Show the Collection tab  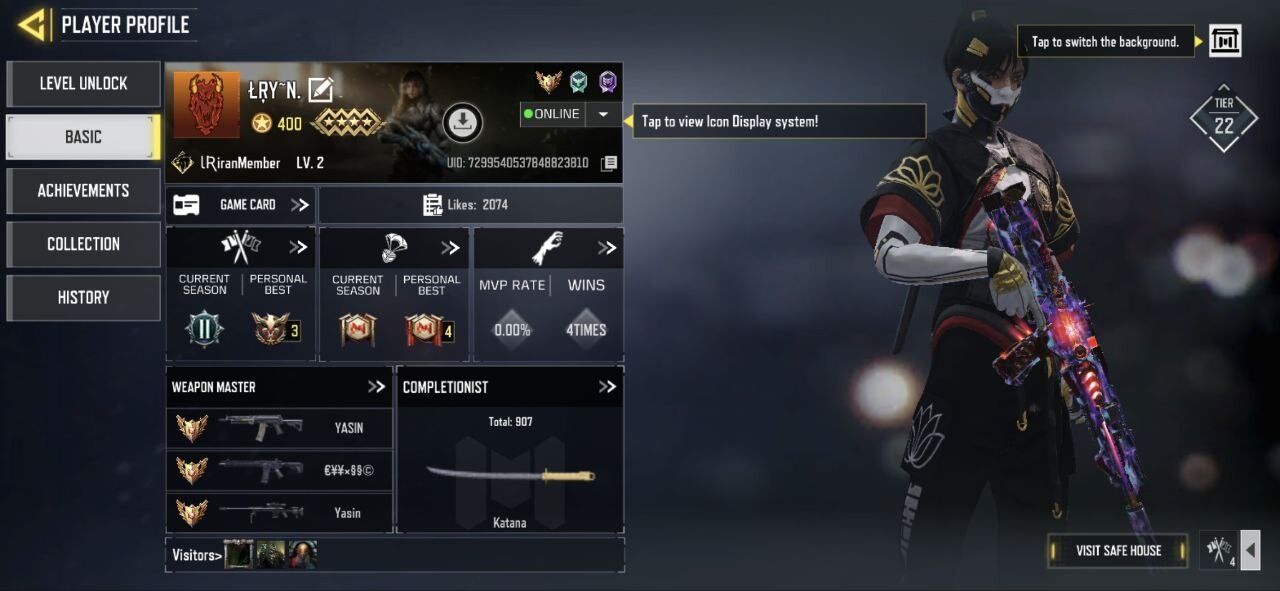(x=83, y=244)
